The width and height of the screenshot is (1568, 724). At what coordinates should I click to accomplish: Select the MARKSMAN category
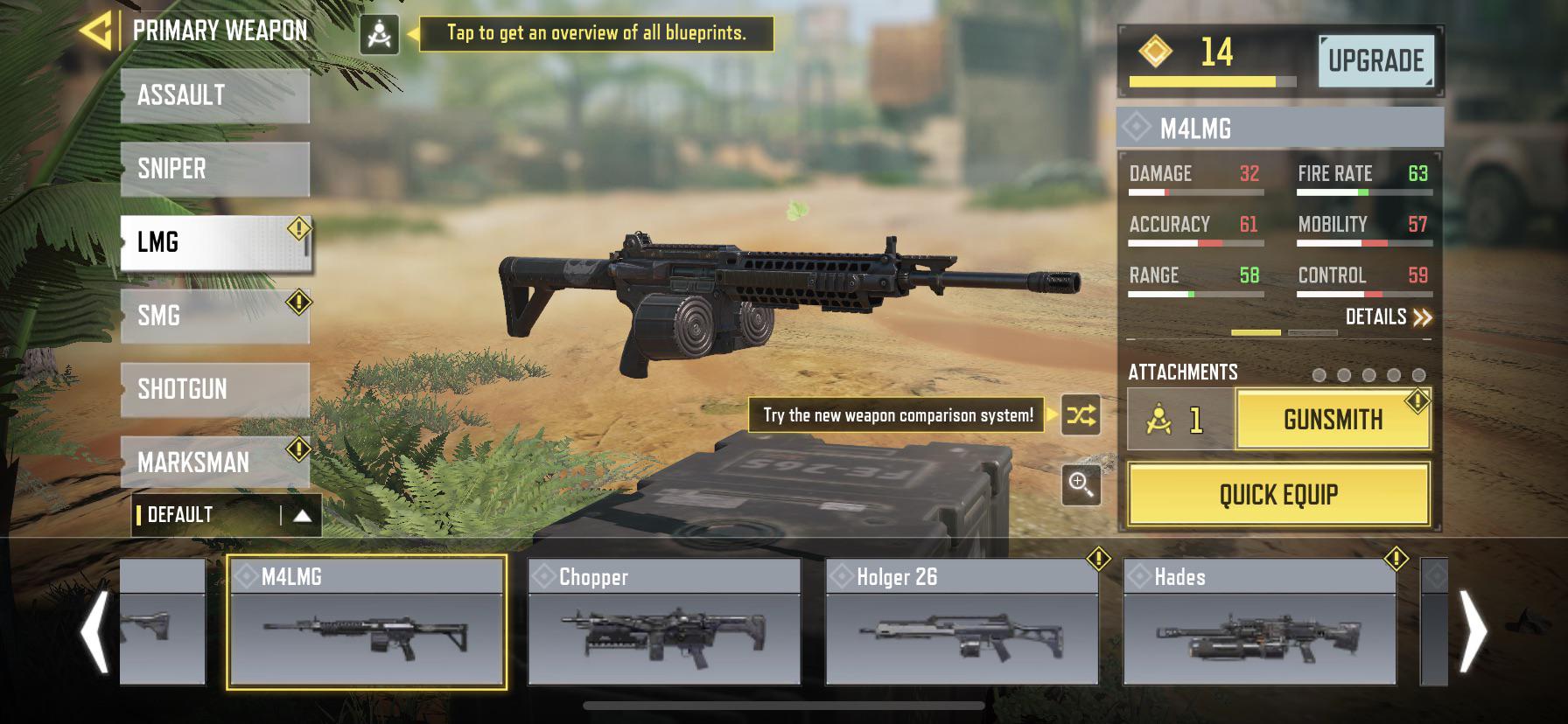pos(214,463)
